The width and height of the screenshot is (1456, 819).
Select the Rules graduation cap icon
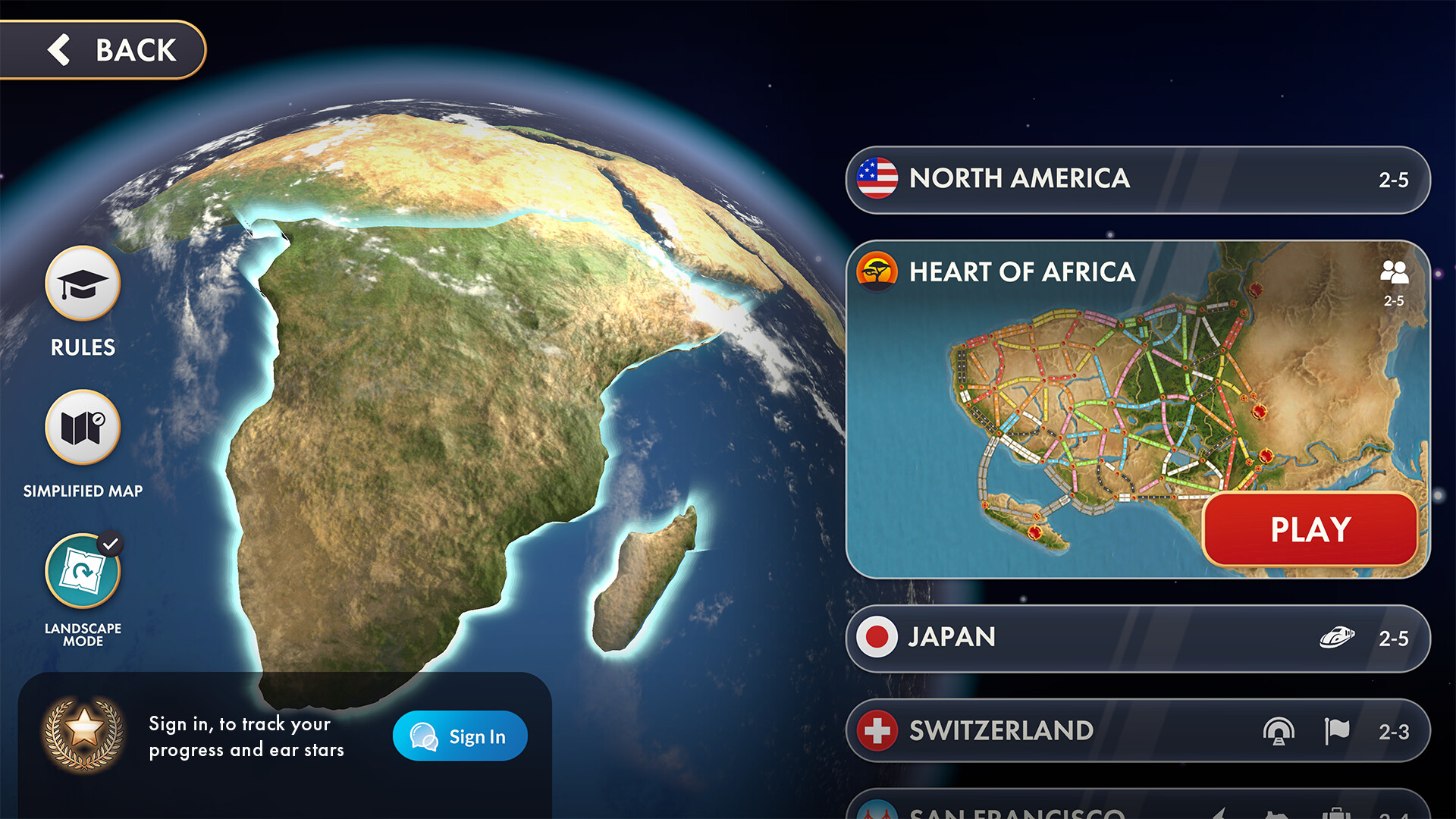point(83,283)
